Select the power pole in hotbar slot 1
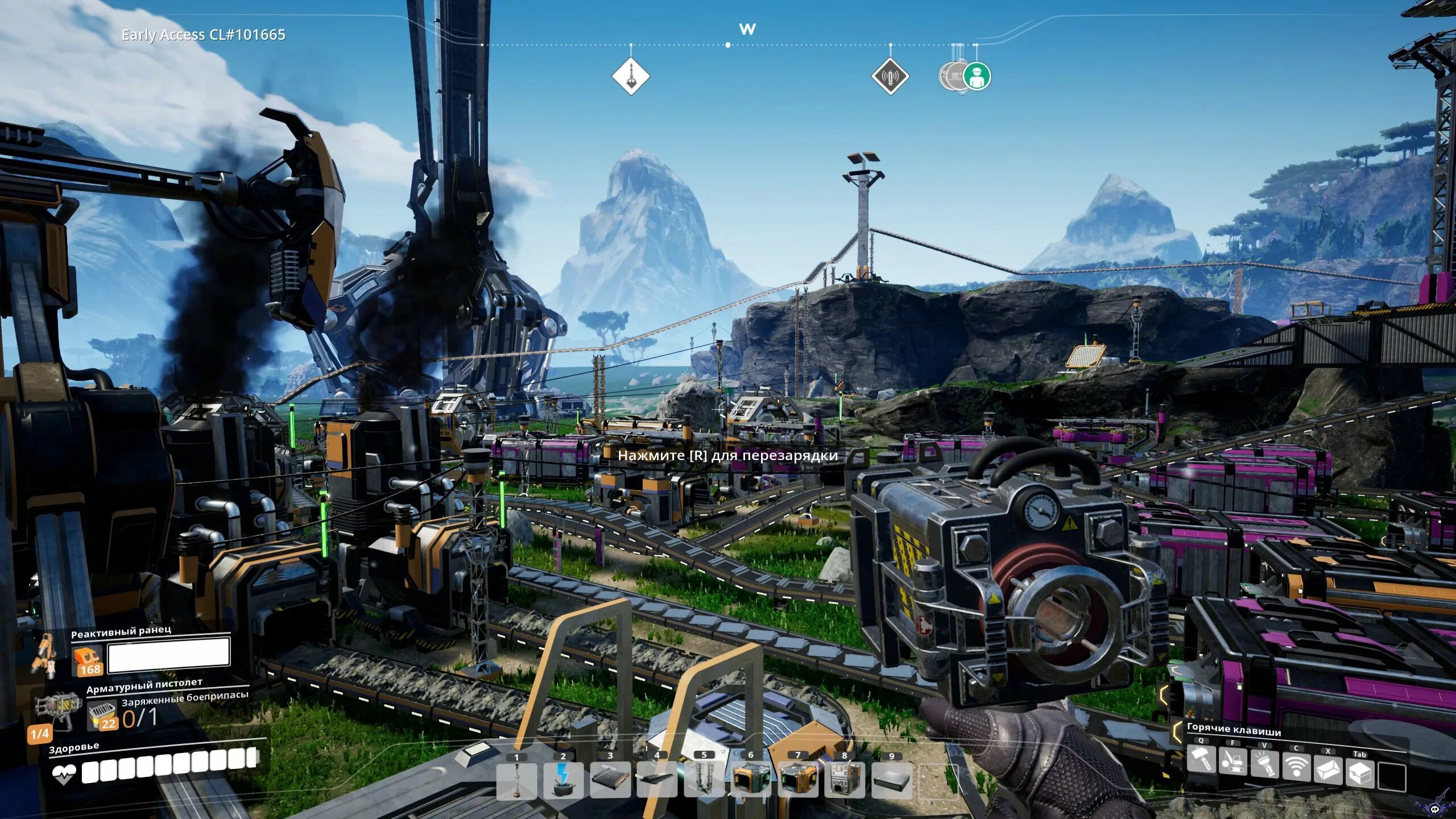Screen dimensions: 1456x819 (516, 781)
